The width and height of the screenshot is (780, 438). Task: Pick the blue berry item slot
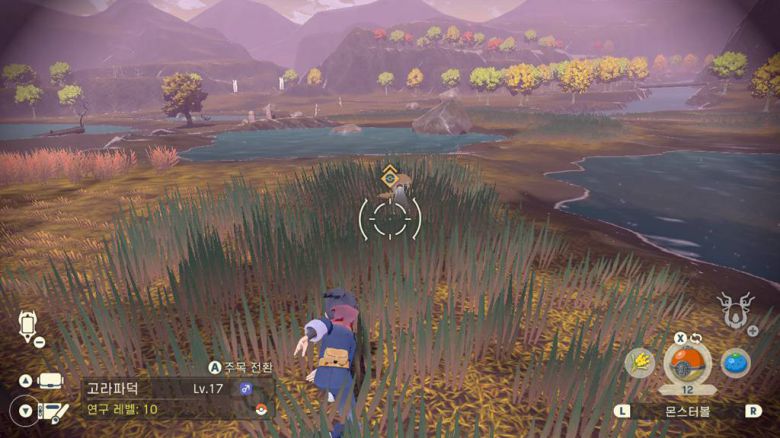pyautogui.click(x=735, y=362)
